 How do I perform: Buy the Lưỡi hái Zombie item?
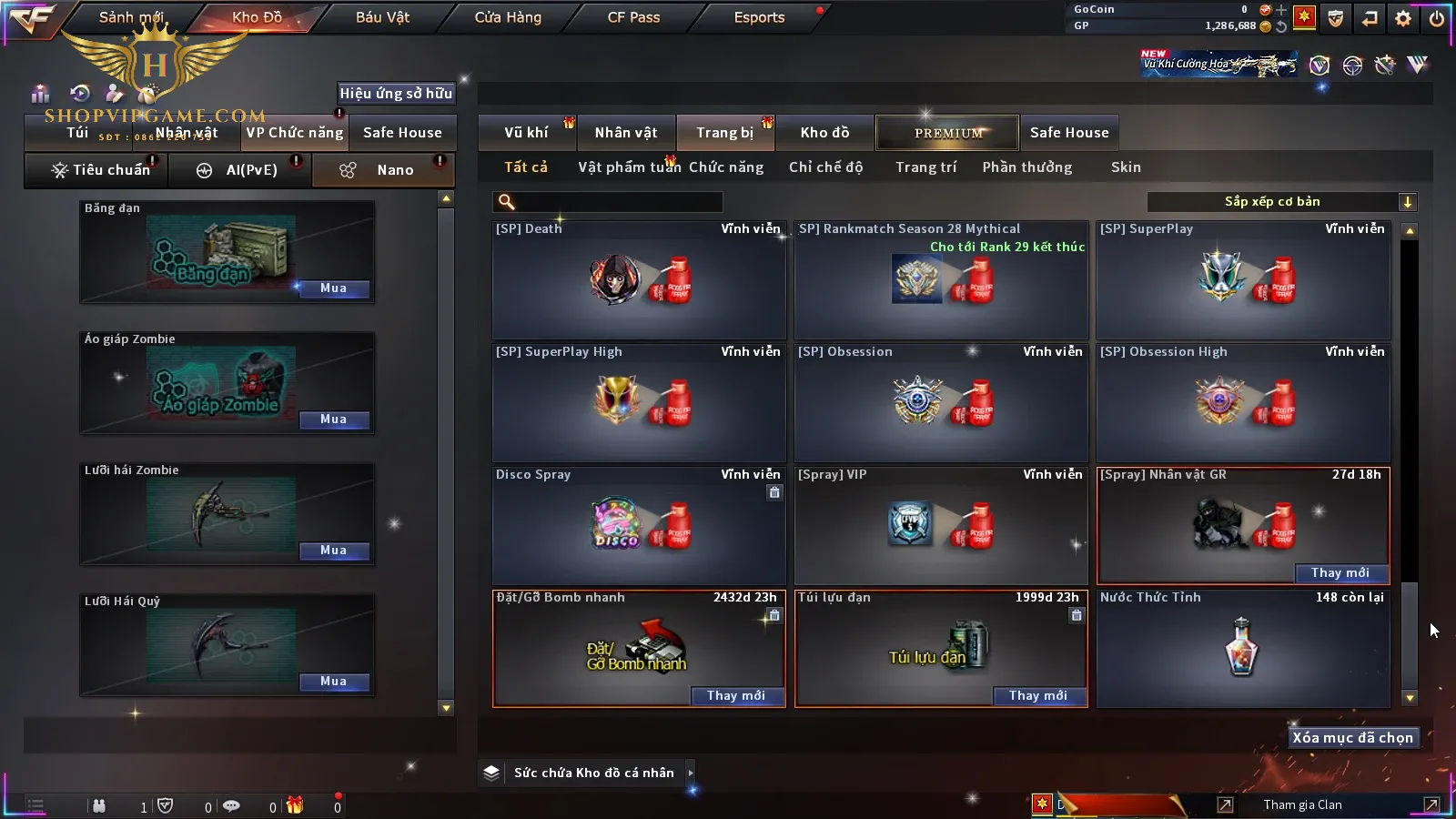(x=333, y=551)
